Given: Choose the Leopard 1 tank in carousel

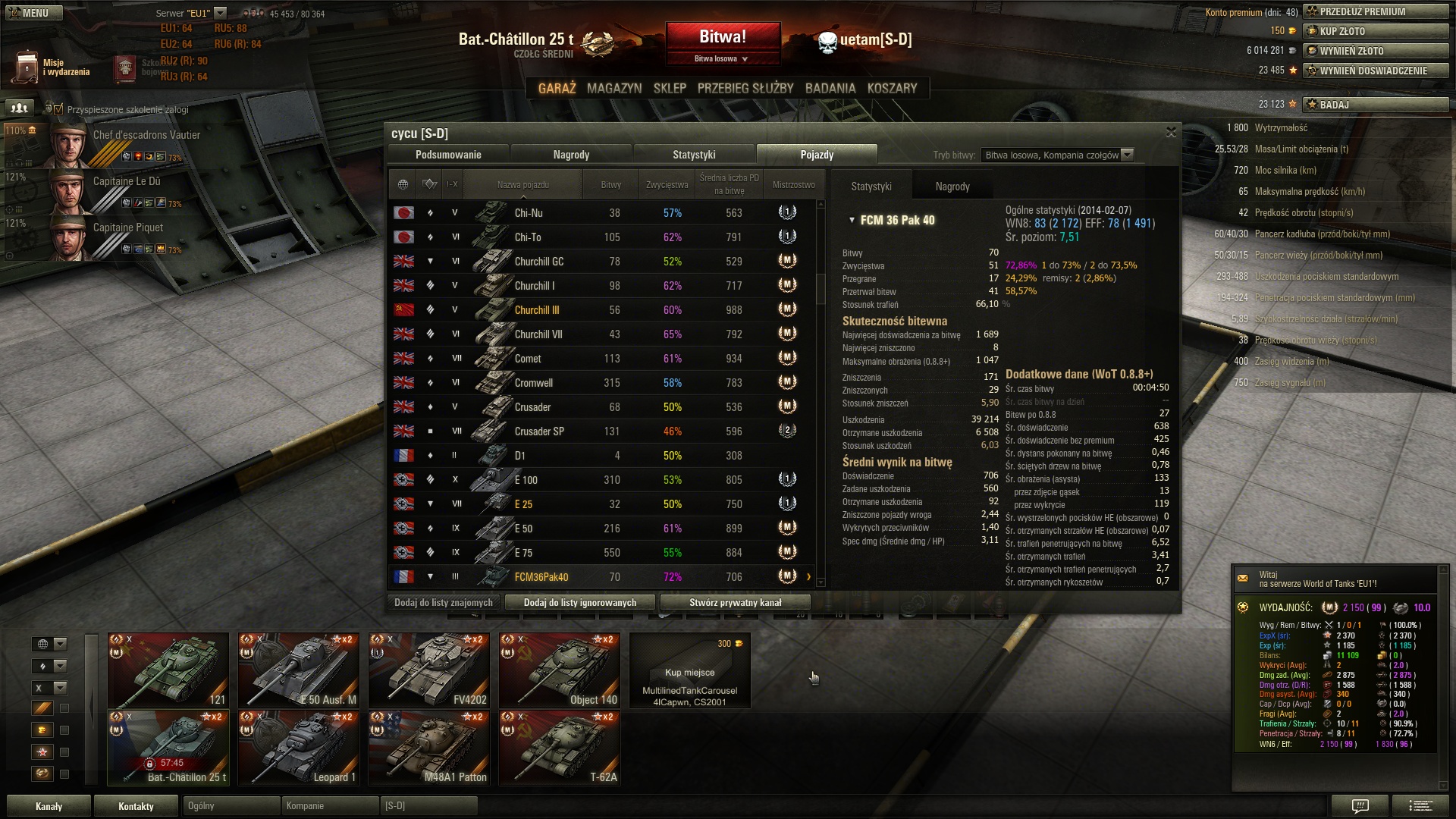Looking at the screenshot, I should pyautogui.click(x=299, y=748).
